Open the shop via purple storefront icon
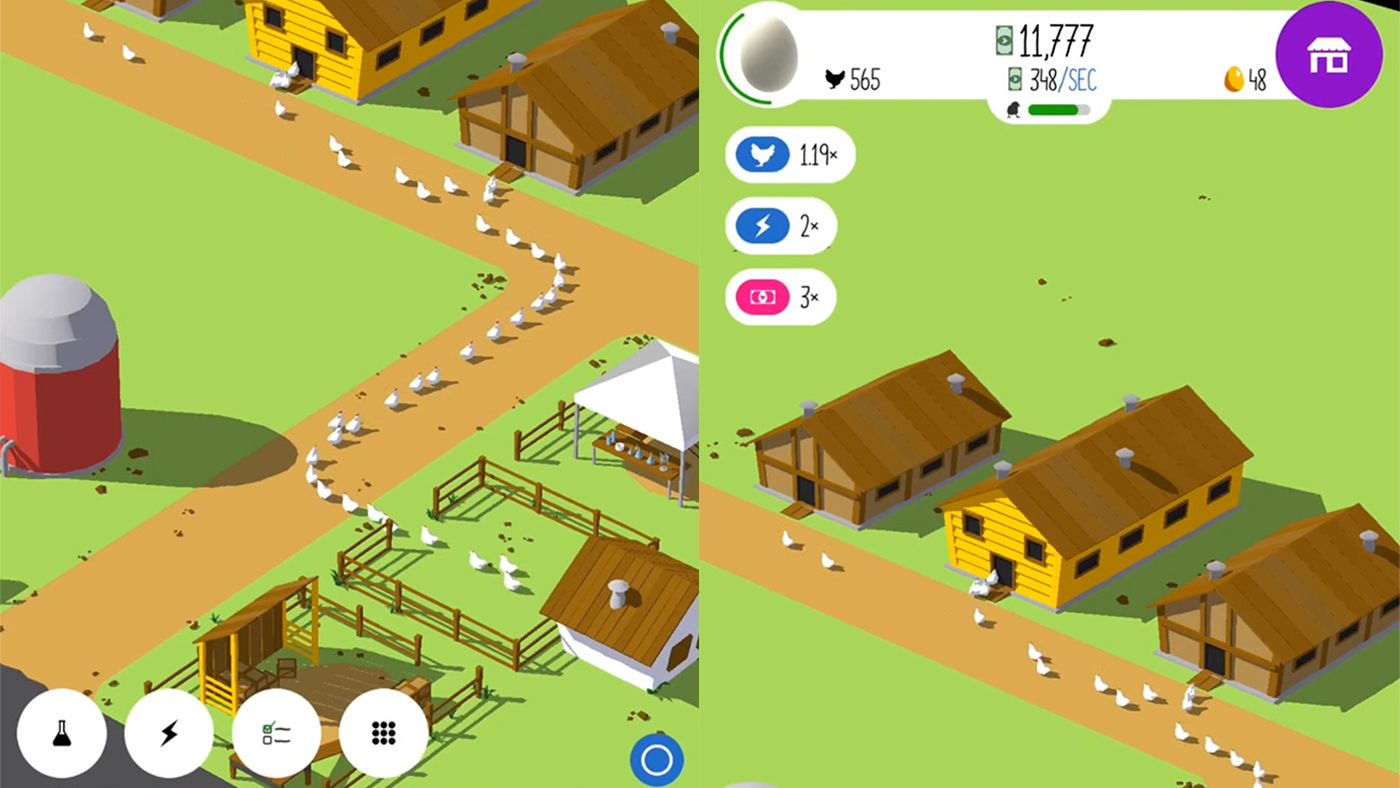 tap(1329, 55)
